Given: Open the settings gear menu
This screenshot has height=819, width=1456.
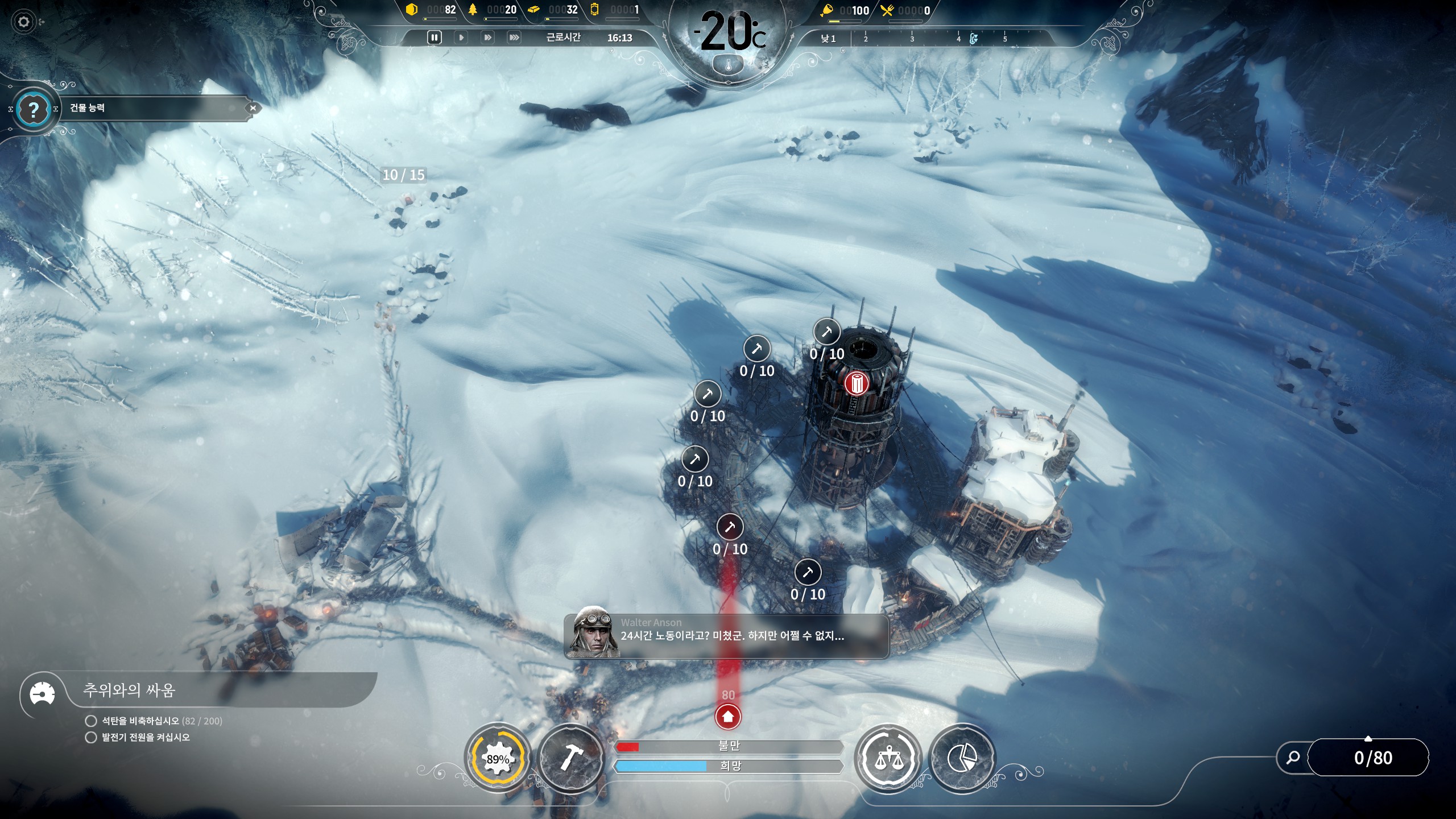Looking at the screenshot, I should pos(23,22).
